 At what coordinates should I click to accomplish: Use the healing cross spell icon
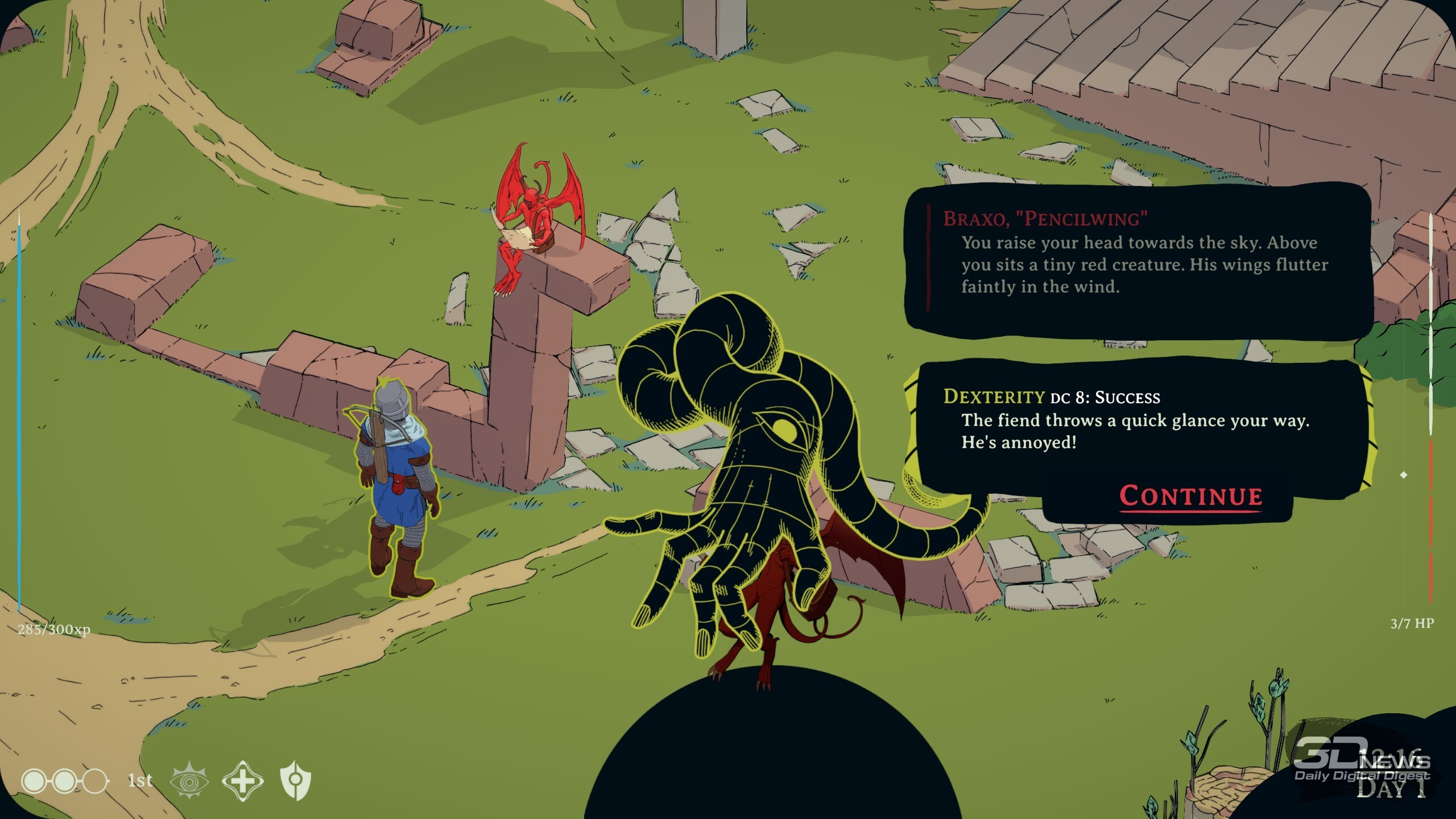tap(242, 781)
